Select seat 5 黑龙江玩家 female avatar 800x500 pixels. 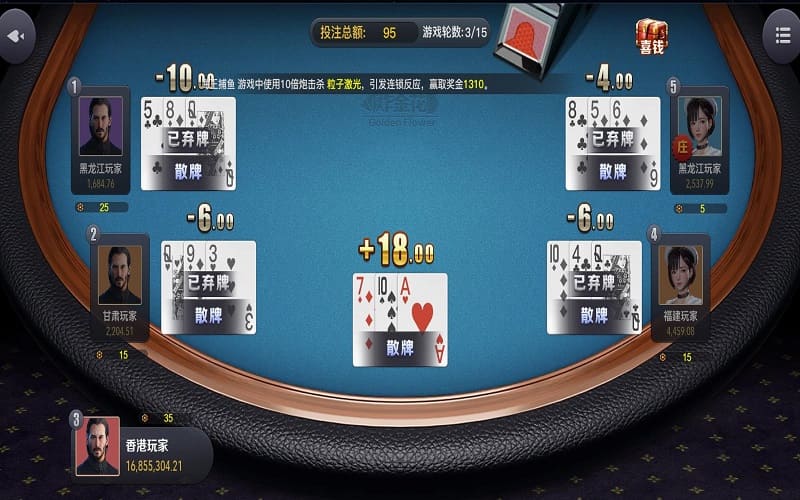click(700, 126)
